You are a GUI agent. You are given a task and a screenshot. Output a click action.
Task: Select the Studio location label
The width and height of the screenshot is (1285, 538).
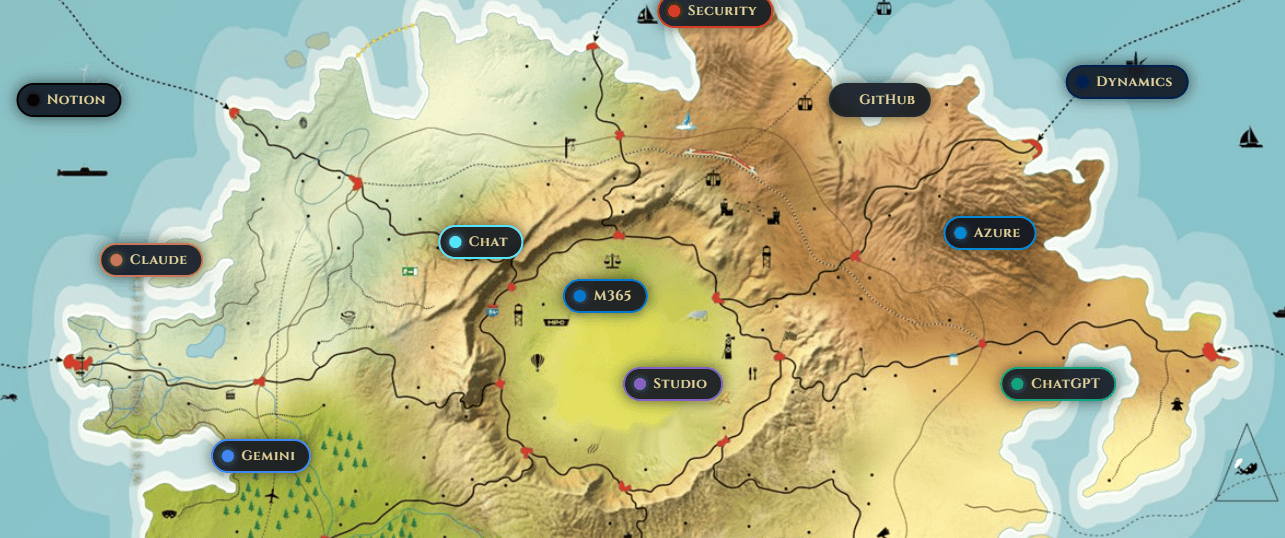672,384
